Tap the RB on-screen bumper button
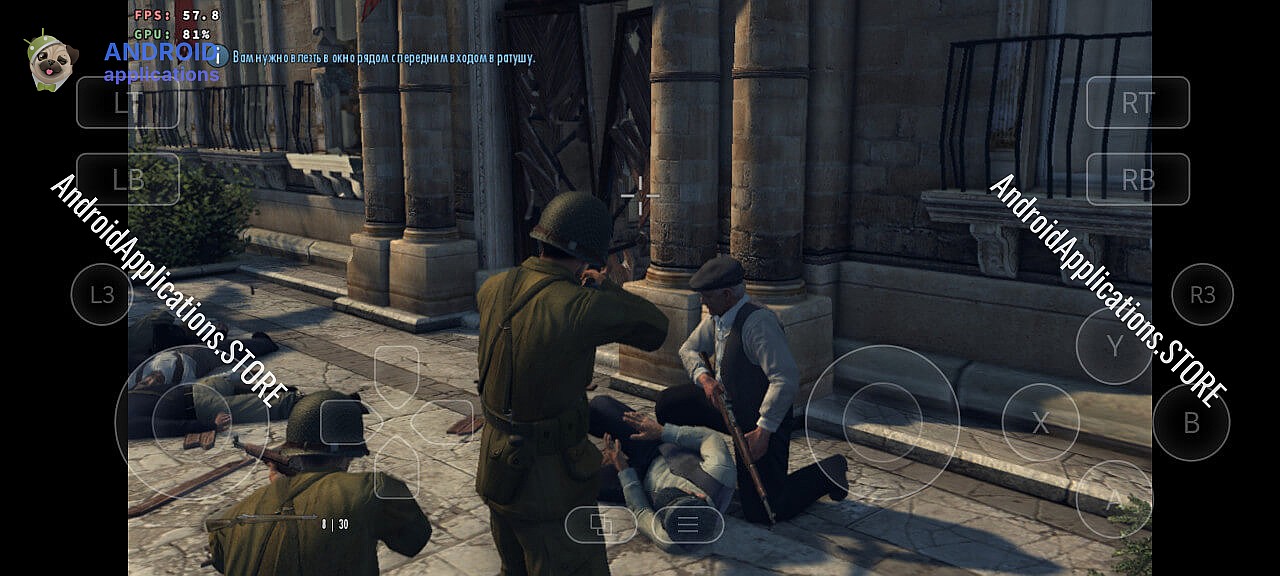Image resolution: width=1280 pixels, height=576 pixels. (1138, 179)
